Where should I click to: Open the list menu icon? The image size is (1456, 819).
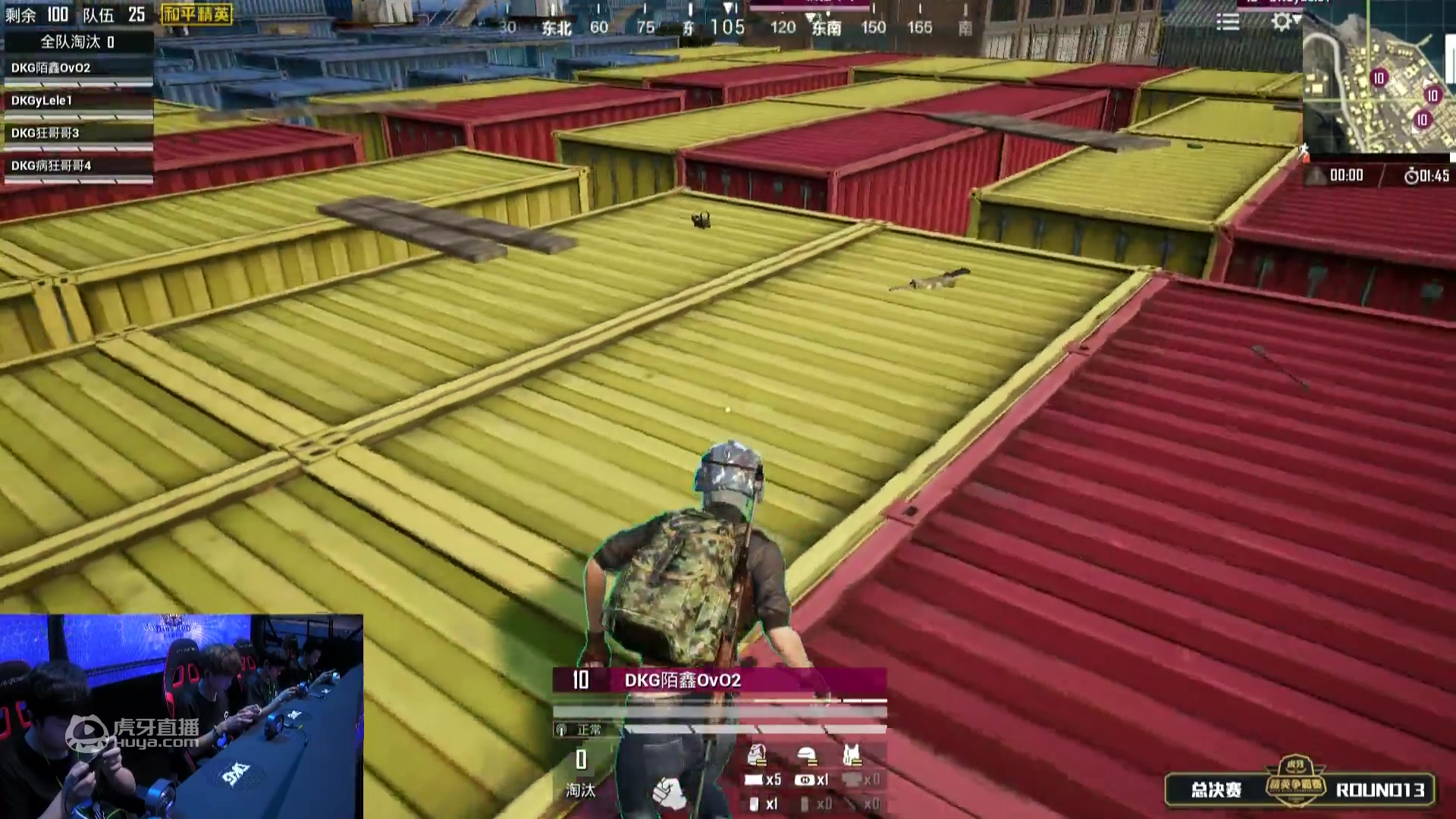pos(1228,22)
